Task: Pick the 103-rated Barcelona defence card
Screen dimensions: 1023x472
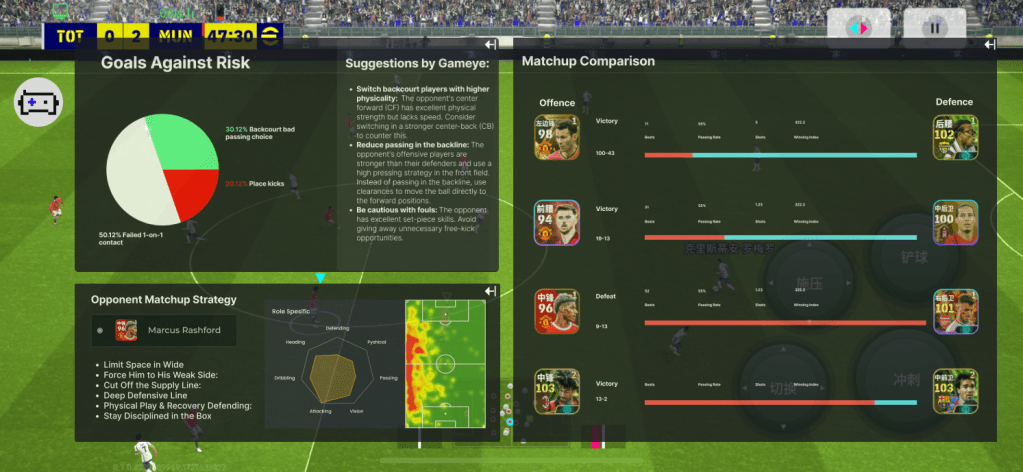Action: 956,392
